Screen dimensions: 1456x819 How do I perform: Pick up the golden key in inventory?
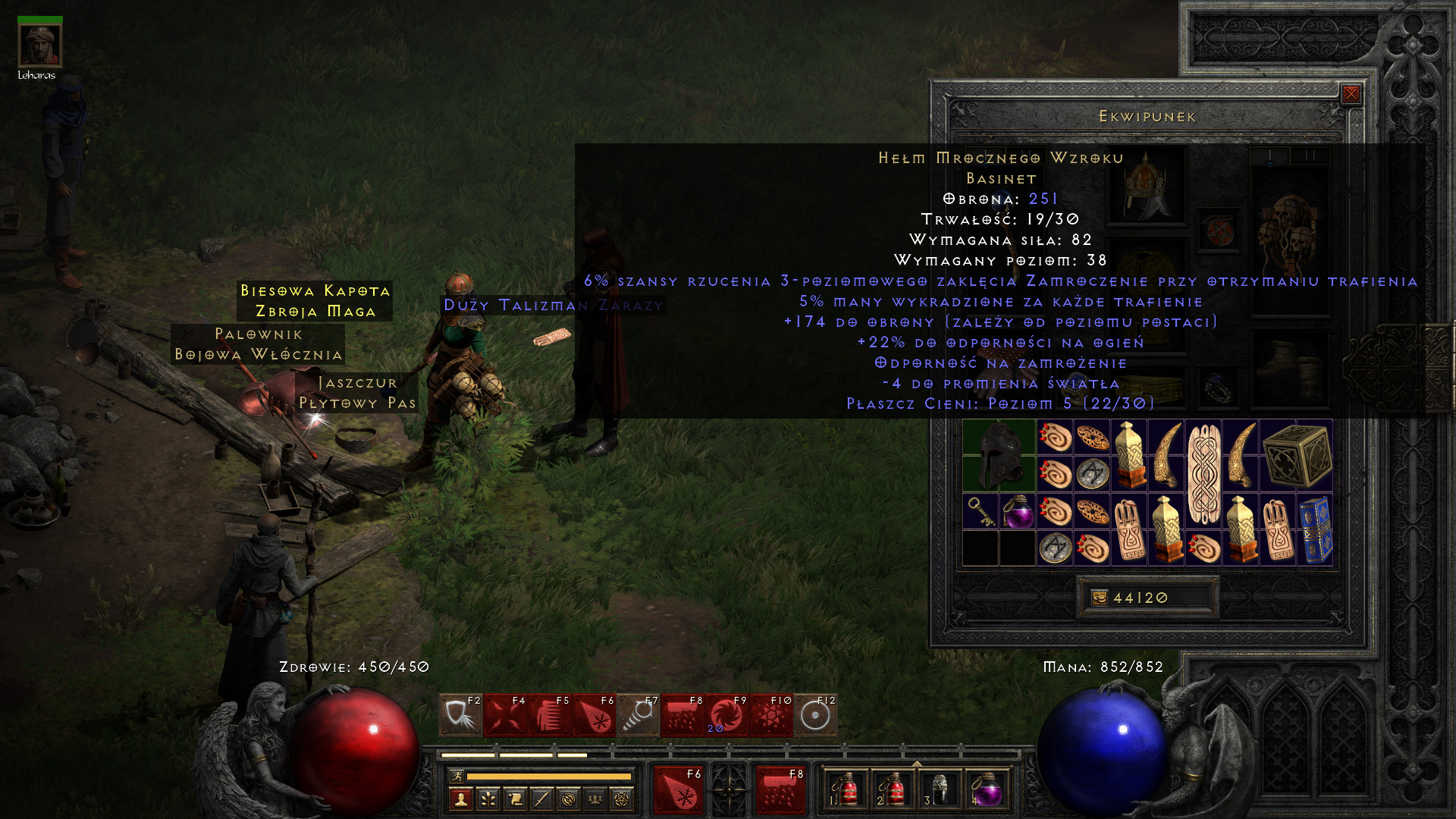(x=981, y=512)
